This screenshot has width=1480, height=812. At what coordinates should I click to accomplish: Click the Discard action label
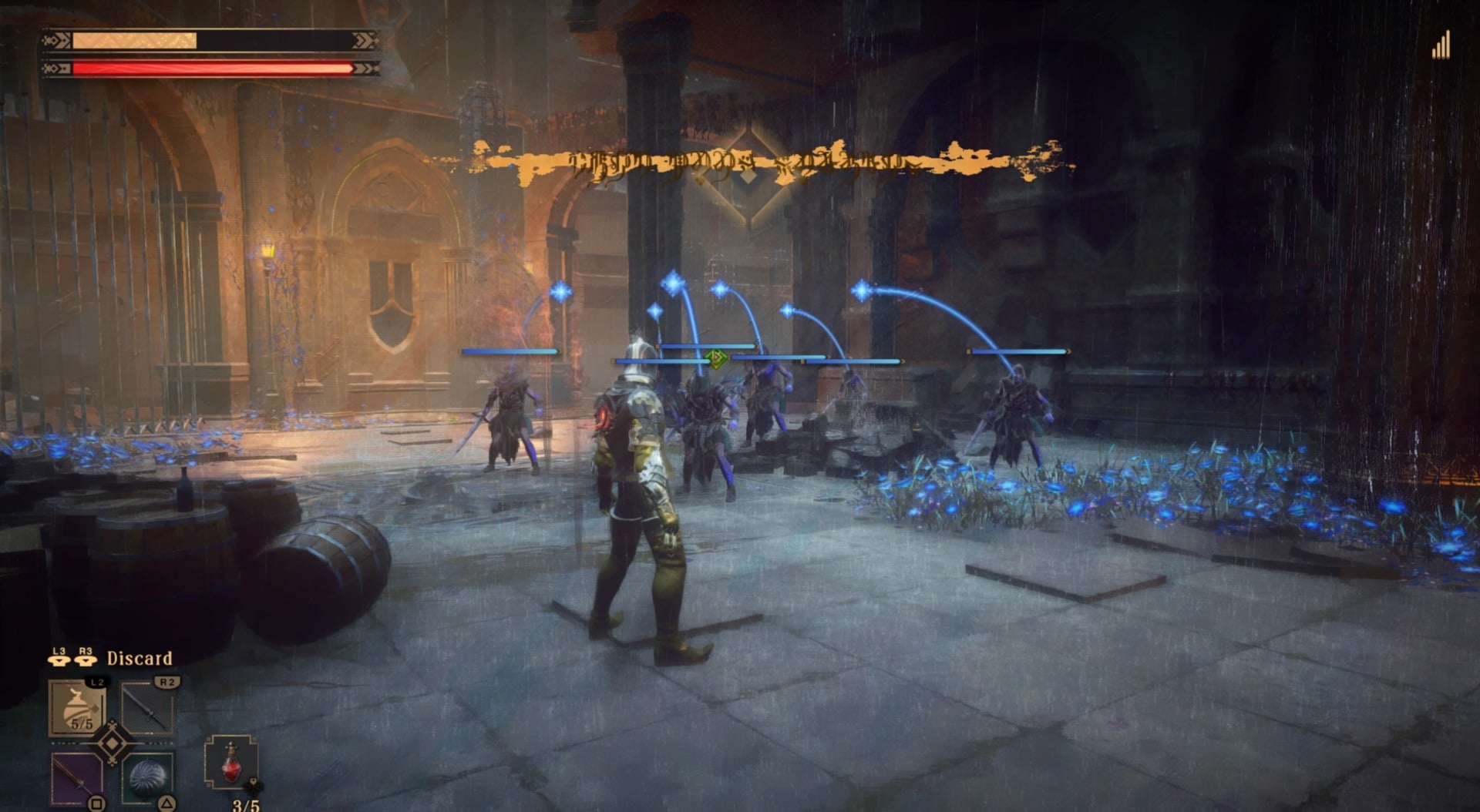point(139,659)
